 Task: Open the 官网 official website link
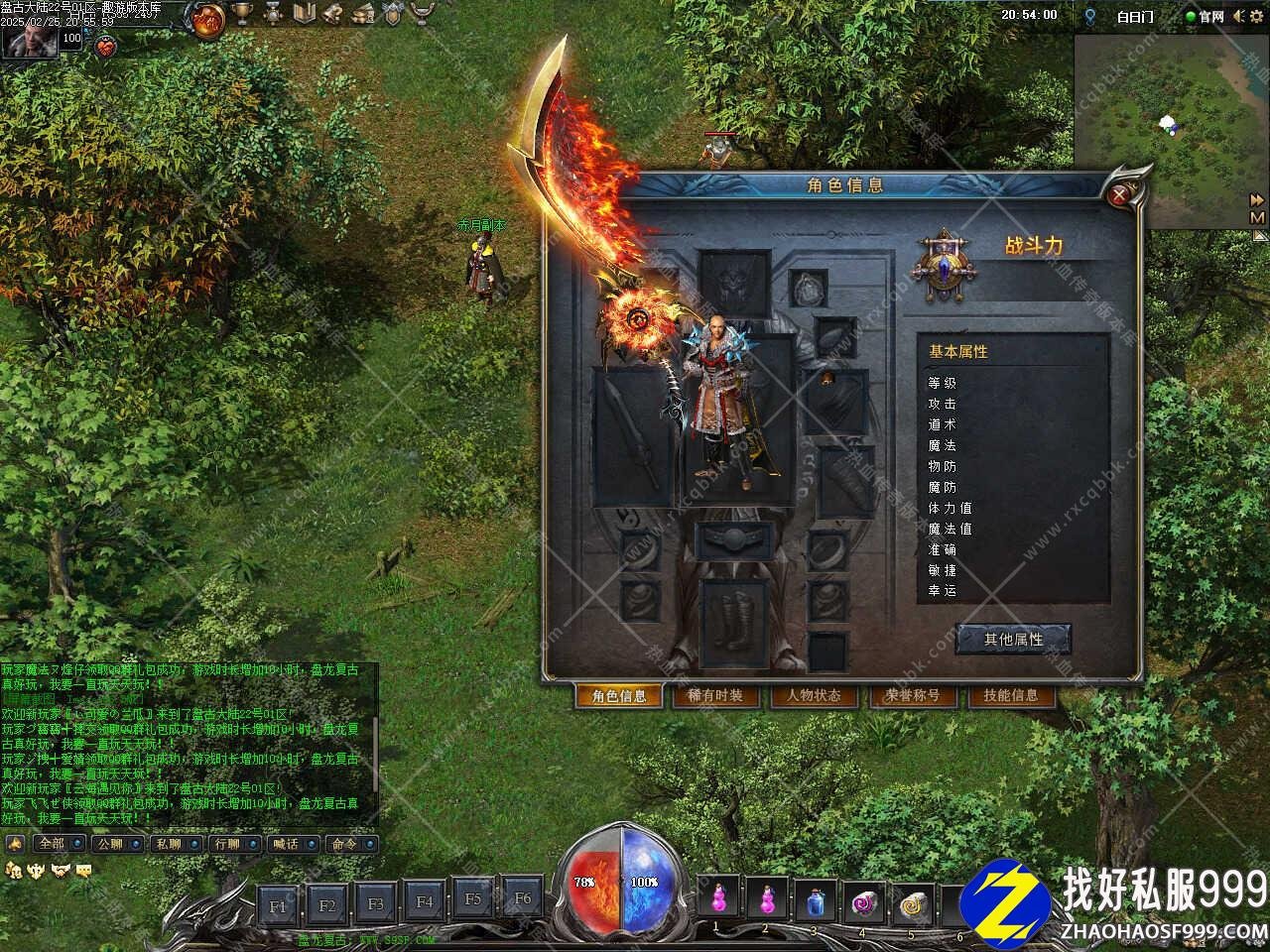[1204, 16]
